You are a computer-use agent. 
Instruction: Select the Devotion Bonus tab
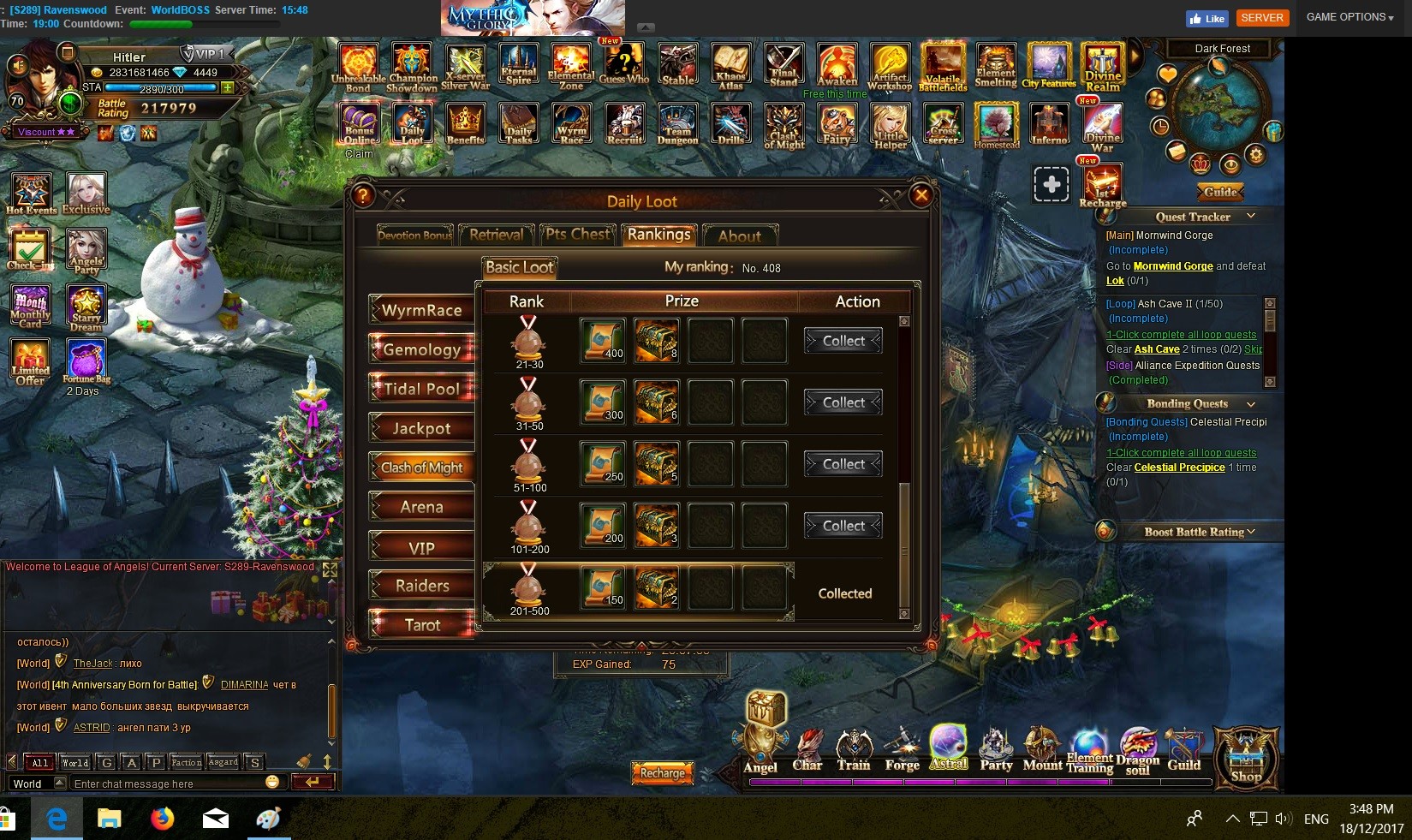coord(414,235)
